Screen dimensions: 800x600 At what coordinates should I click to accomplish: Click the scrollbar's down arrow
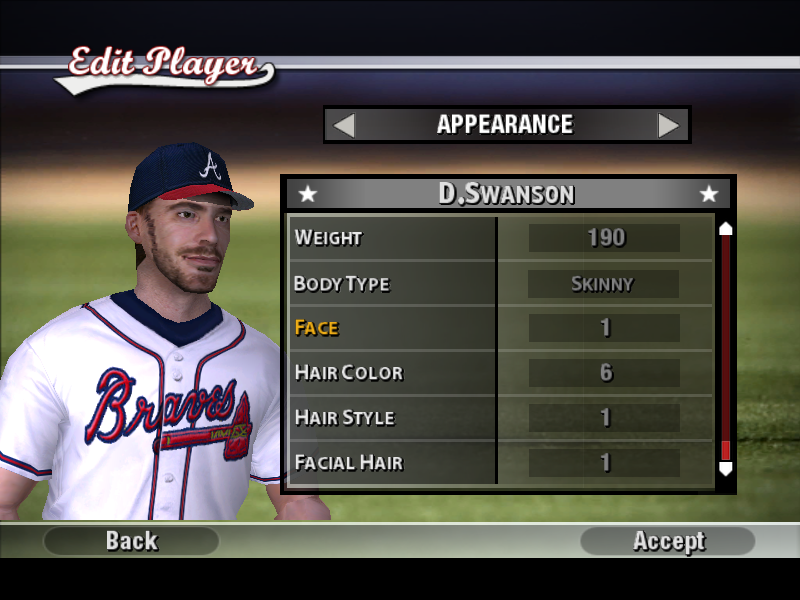[726, 468]
